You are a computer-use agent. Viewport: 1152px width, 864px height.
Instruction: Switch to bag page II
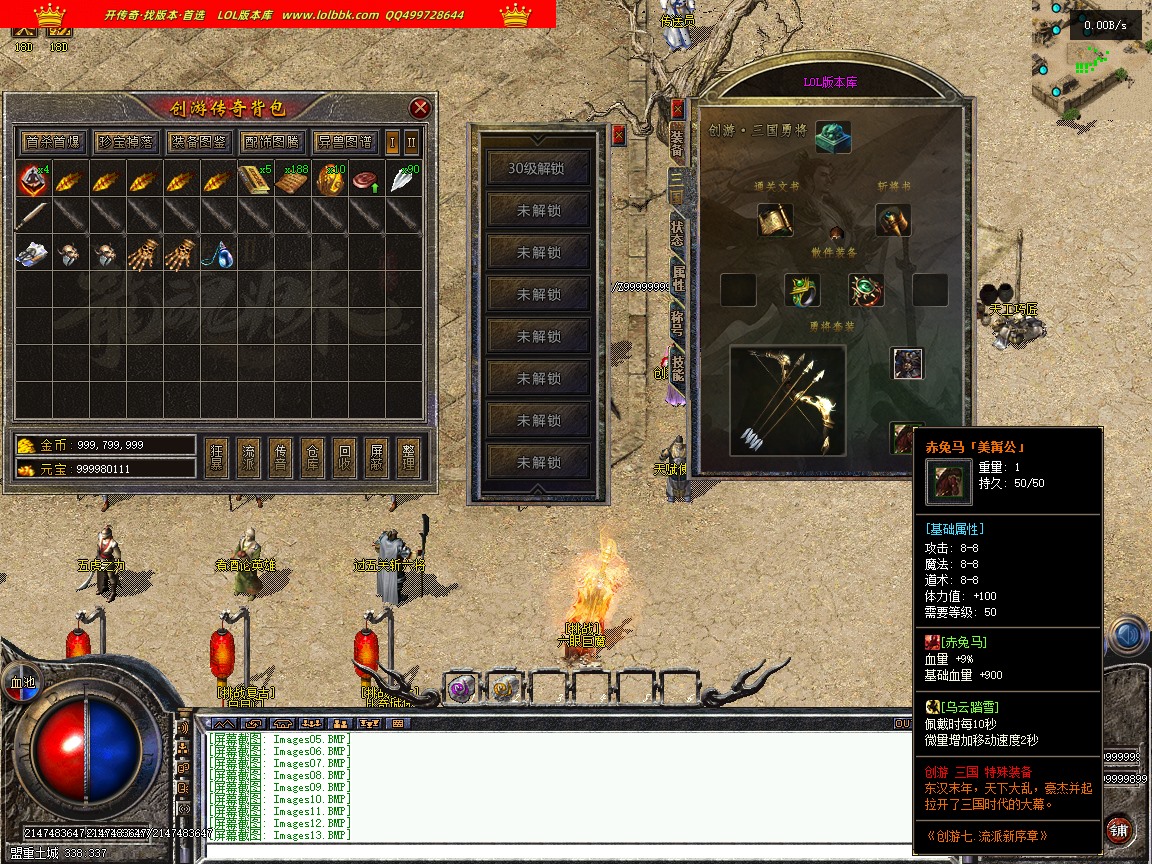coord(411,142)
